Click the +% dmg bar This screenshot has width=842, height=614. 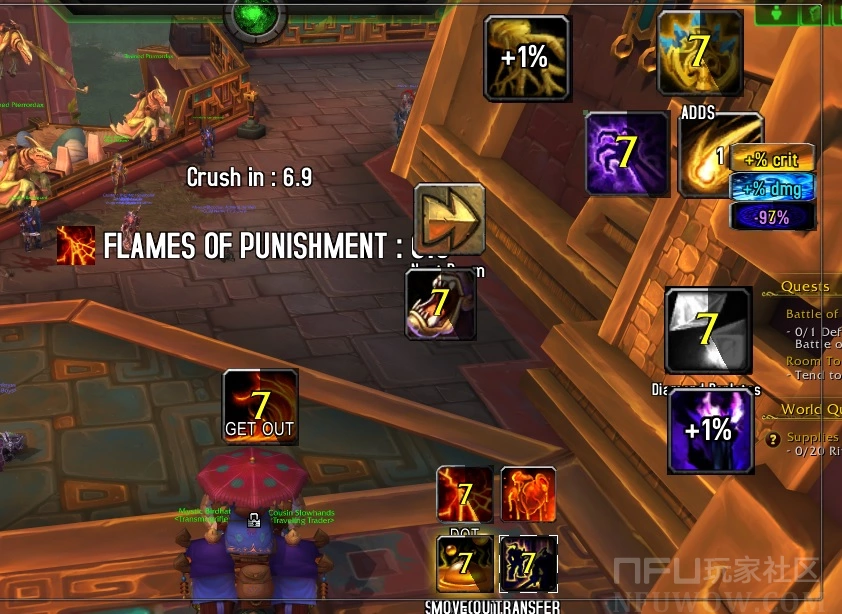[773, 187]
